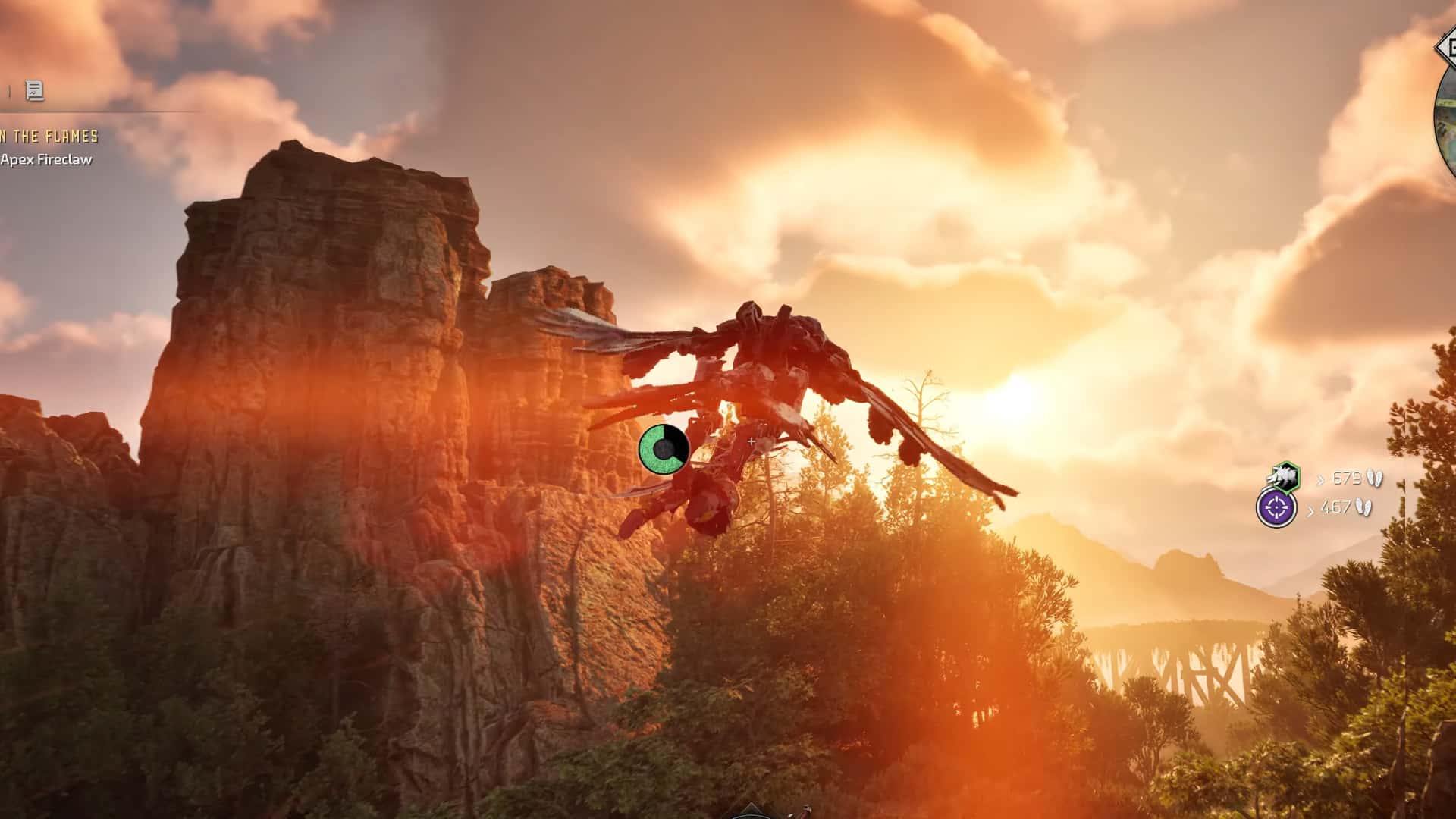Click the purple custom waypoint marker icon

click(x=1276, y=507)
